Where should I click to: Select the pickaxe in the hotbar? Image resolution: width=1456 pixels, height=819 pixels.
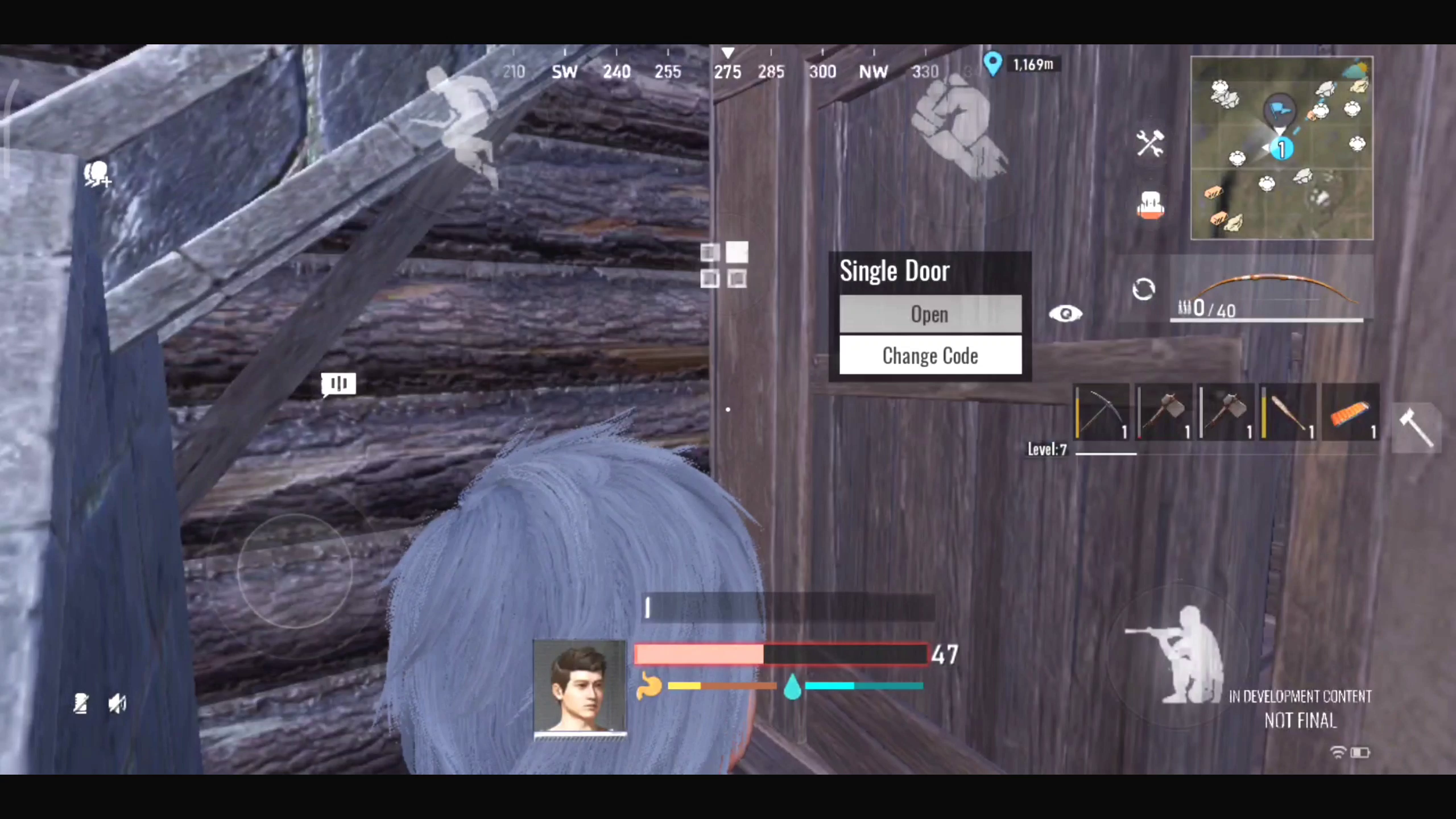(1101, 412)
